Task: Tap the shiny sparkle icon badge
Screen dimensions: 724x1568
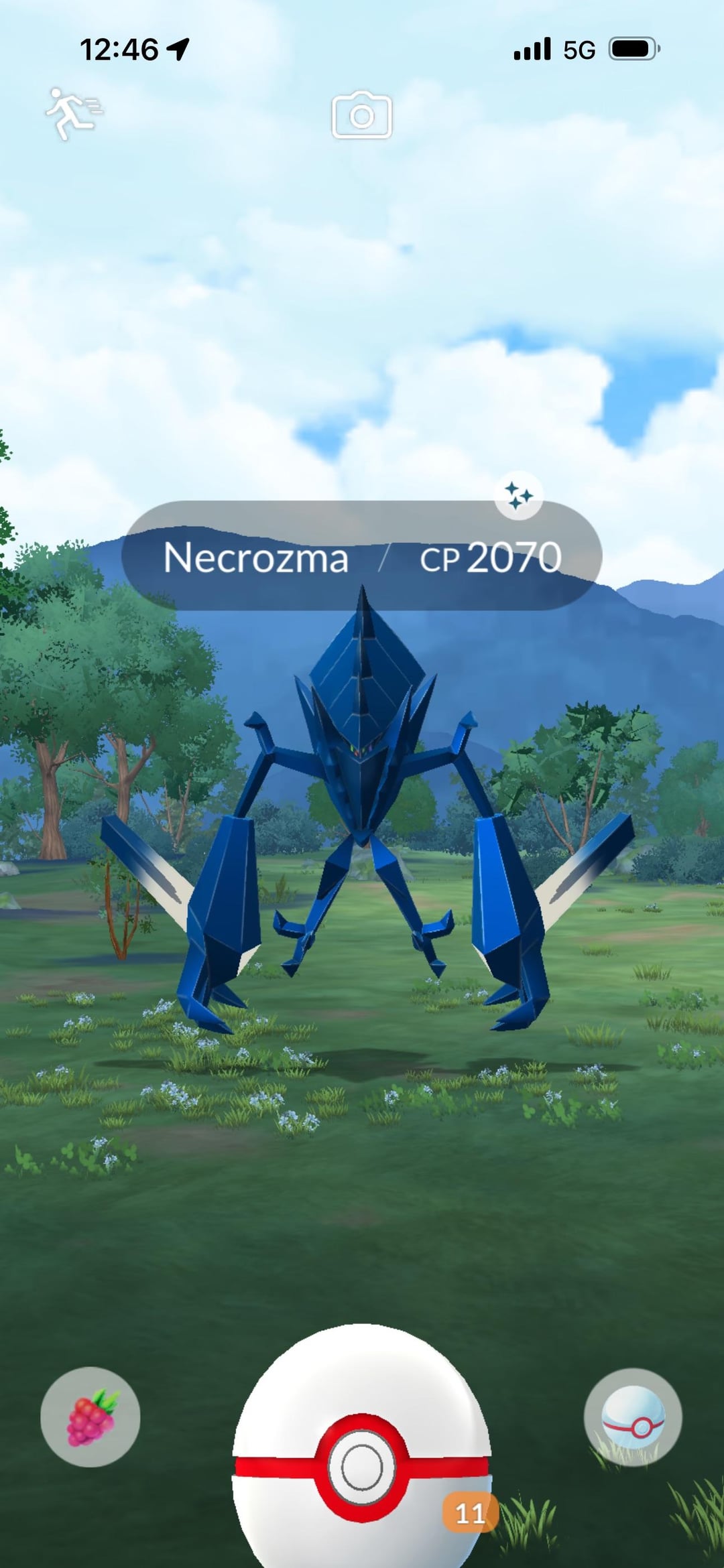Action: click(x=518, y=497)
